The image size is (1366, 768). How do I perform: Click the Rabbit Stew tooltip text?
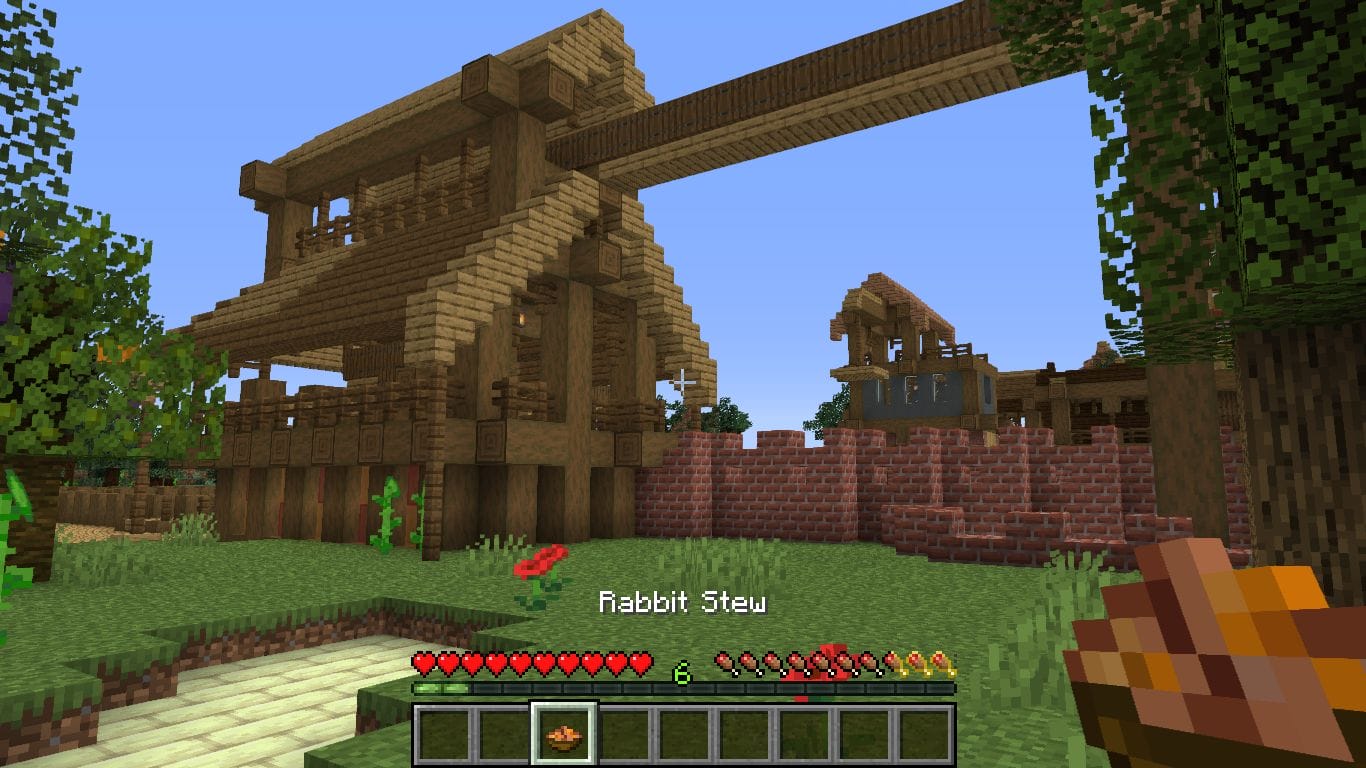tap(683, 603)
